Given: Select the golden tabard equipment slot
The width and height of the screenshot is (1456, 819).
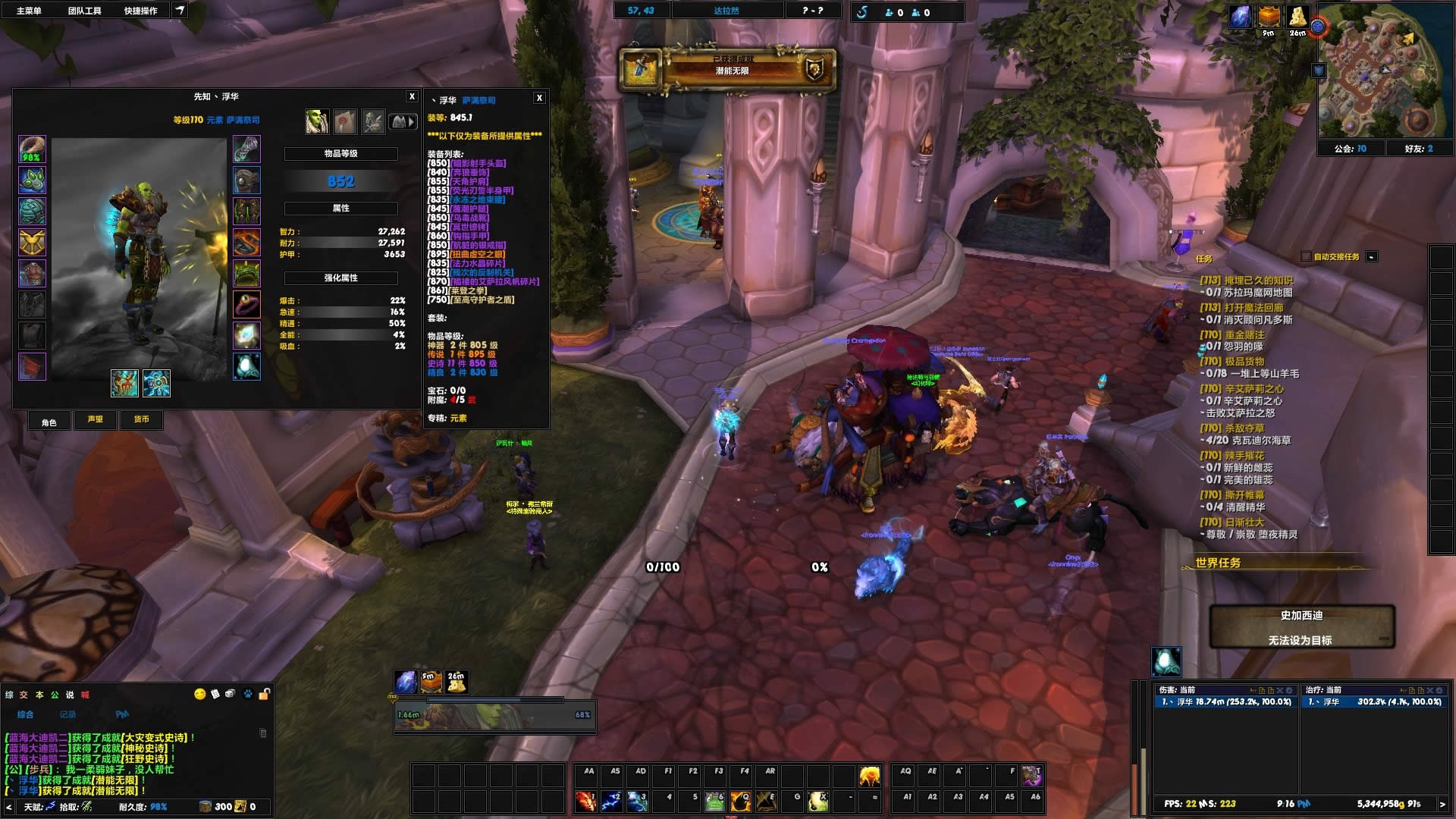Looking at the screenshot, I should (x=32, y=243).
